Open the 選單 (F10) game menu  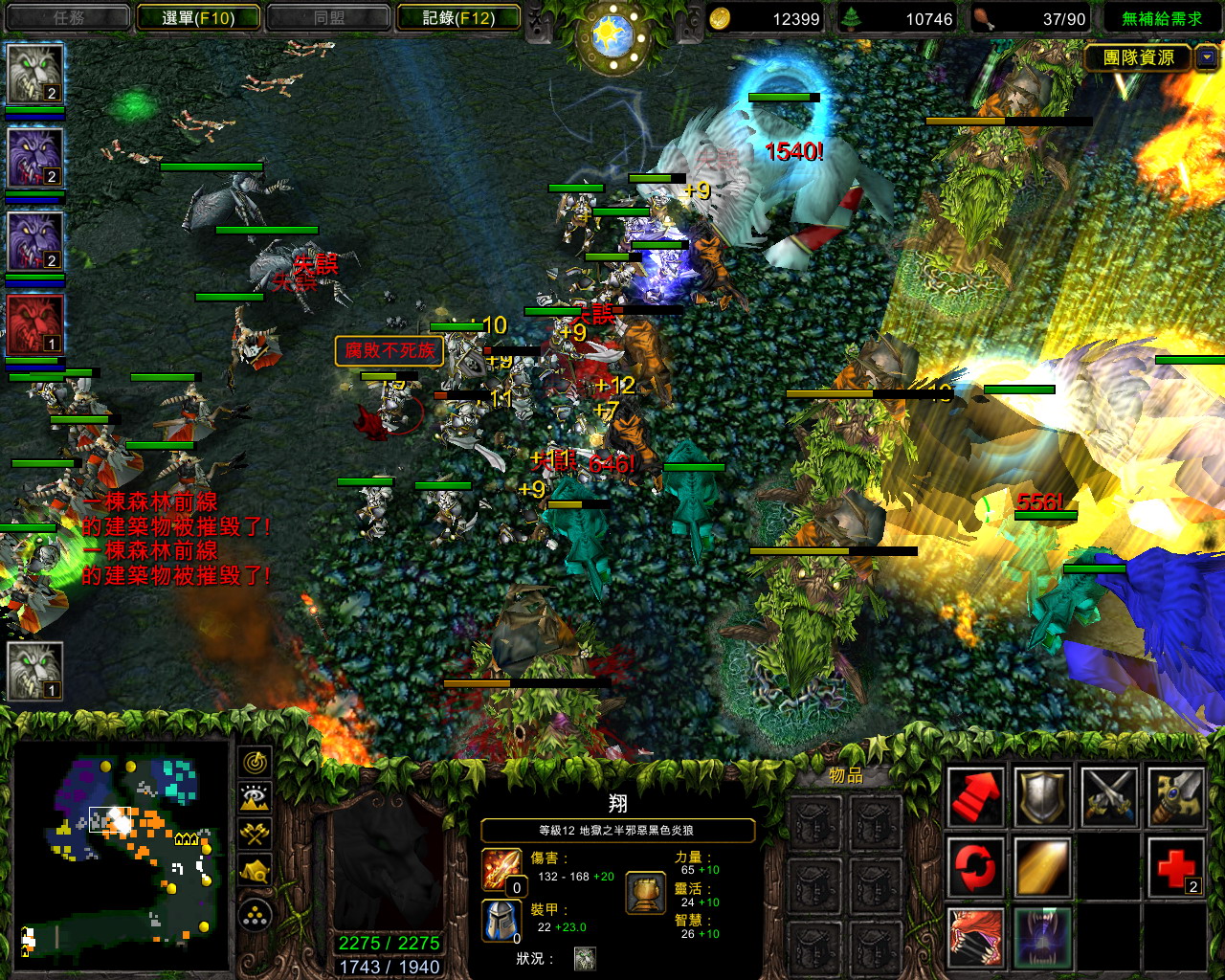[x=198, y=18]
